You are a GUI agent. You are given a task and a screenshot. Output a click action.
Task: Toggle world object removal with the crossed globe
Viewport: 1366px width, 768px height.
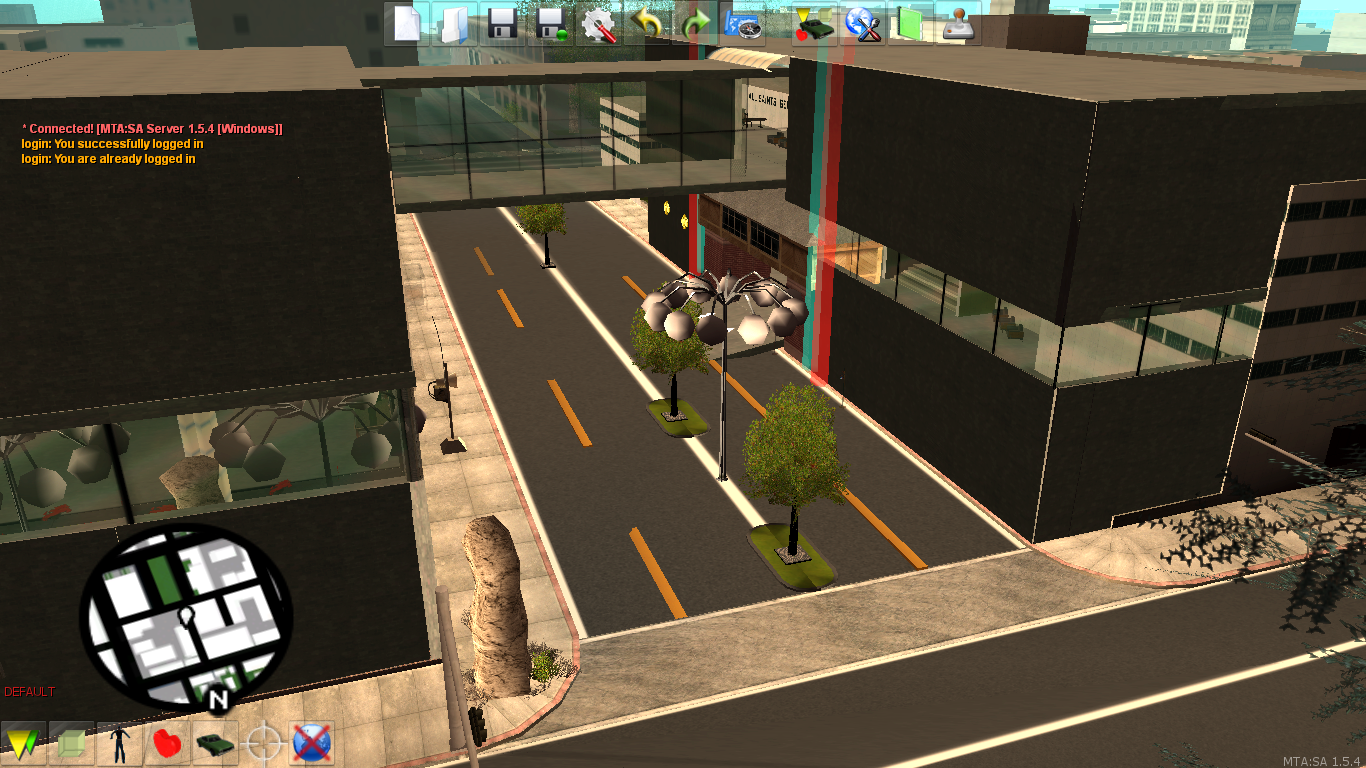pyautogui.click(x=311, y=743)
